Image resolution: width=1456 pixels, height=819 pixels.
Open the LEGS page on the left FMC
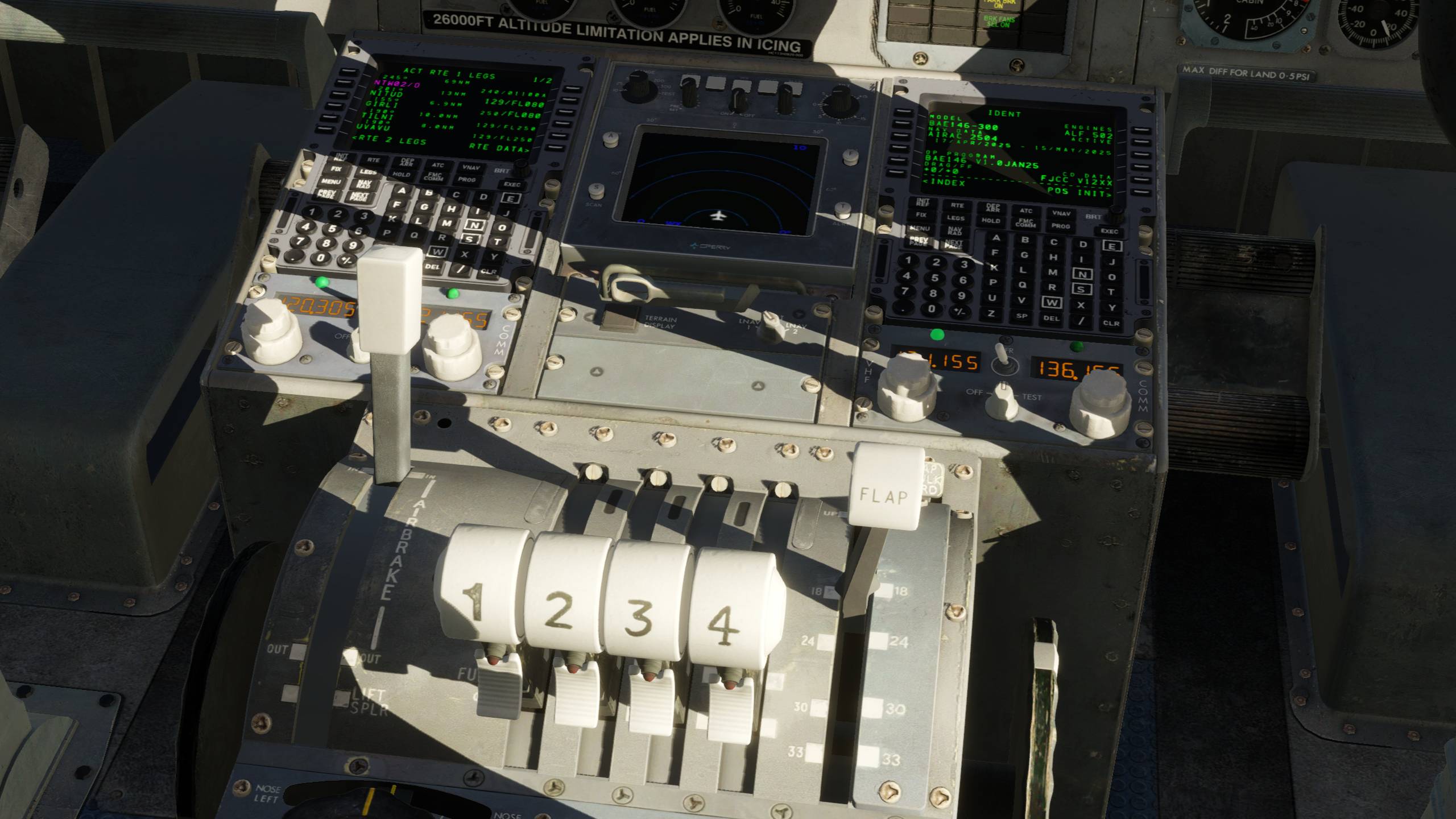(x=368, y=172)
